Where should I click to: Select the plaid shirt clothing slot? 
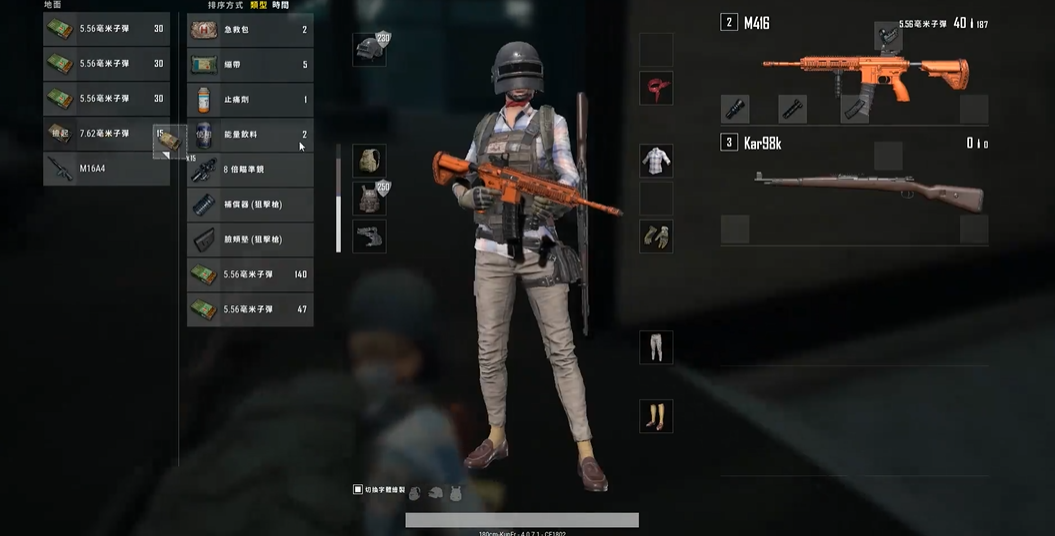pos(656,160)
